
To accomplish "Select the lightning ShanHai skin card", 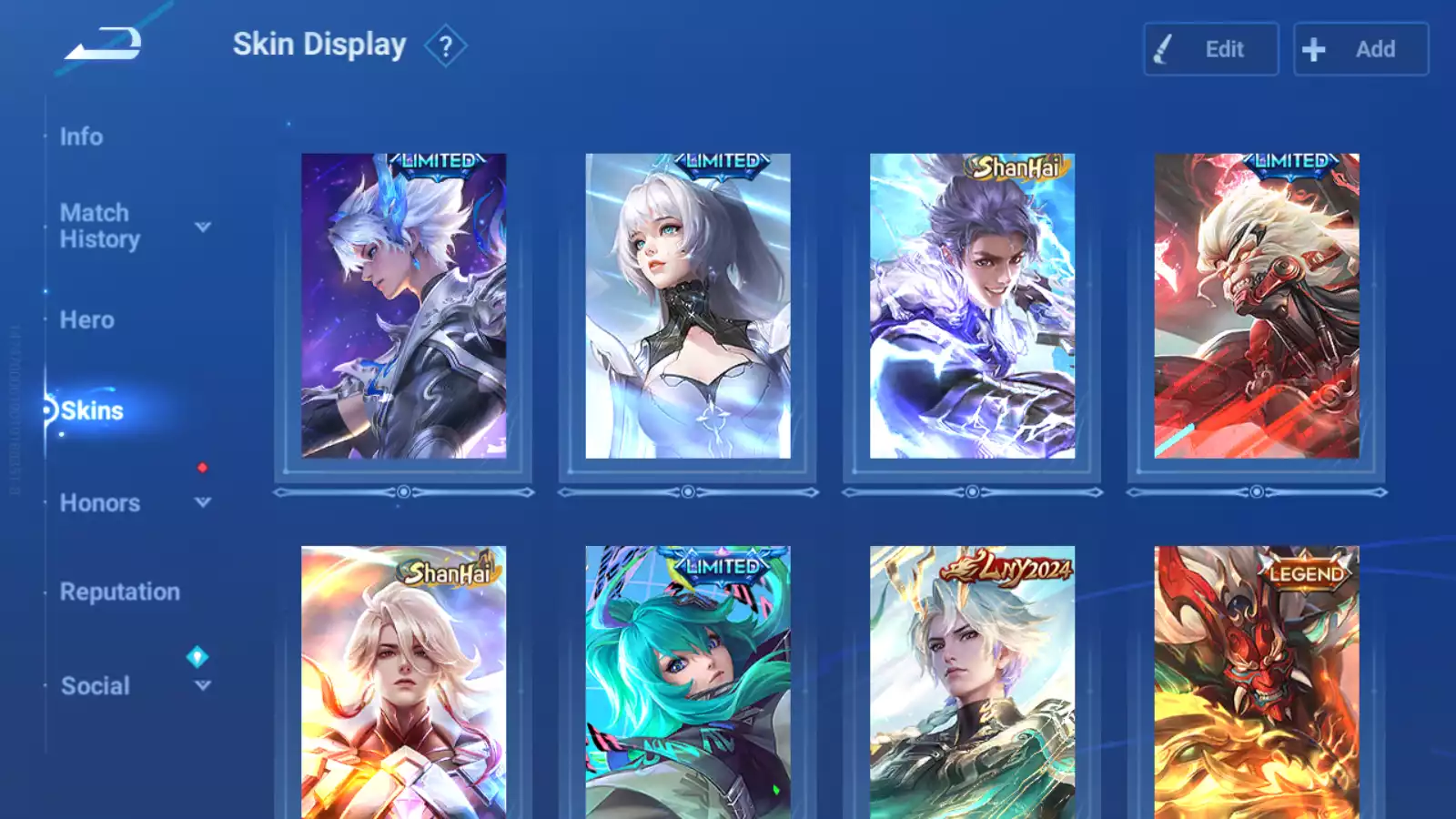I will coord(972,306).
